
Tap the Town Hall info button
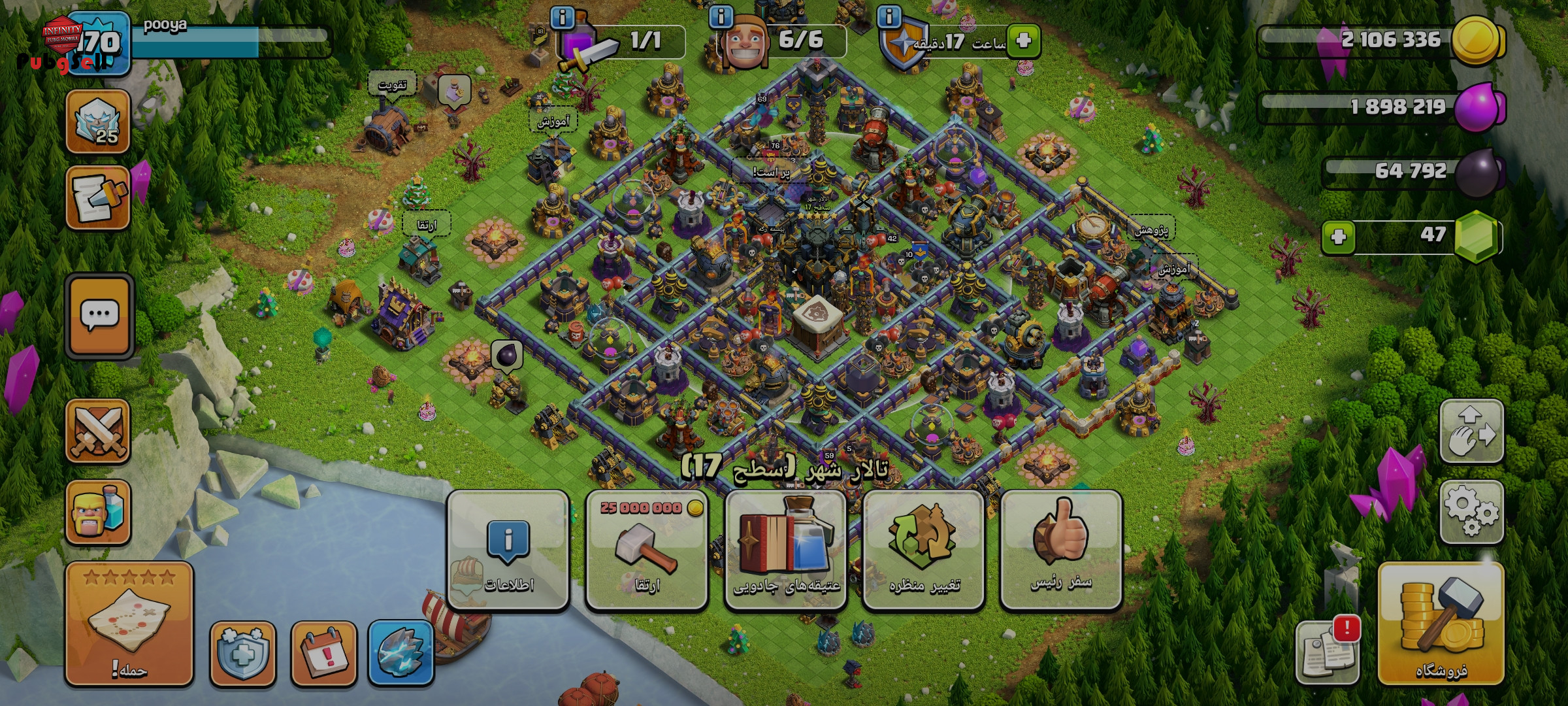click(508, 550)
